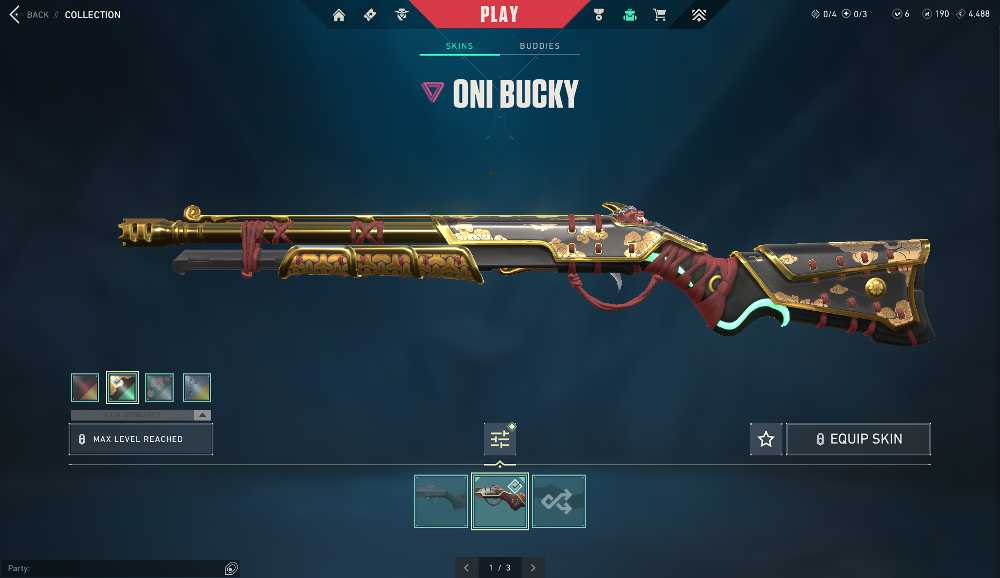Image resolution: width=1000 pixels, height=578 pixels.
Task: Switch to the Buddies tab
Action: 539,46
